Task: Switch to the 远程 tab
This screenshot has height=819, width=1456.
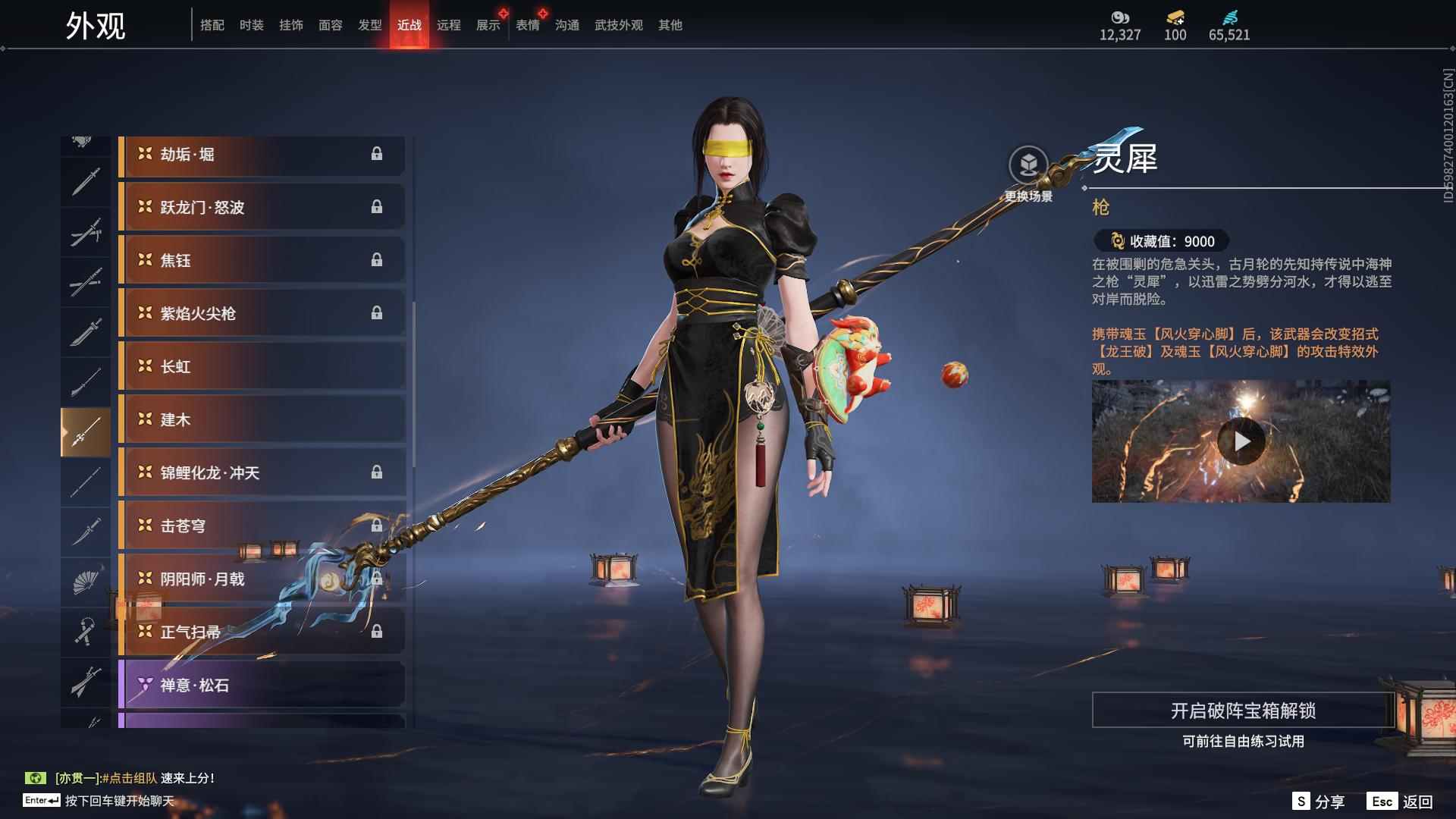Action: point(449,25)
